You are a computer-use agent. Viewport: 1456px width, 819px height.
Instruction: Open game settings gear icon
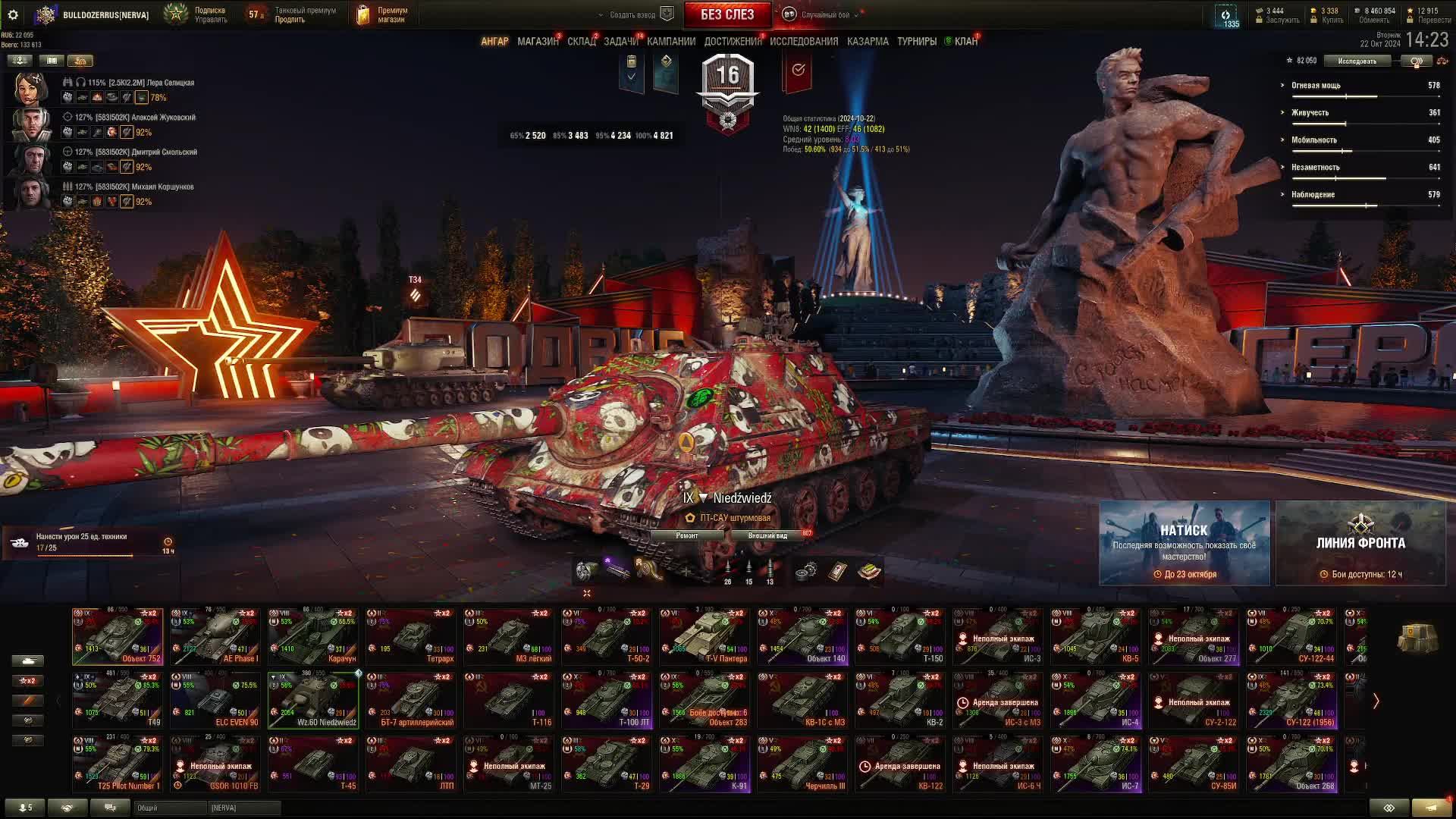13,14
